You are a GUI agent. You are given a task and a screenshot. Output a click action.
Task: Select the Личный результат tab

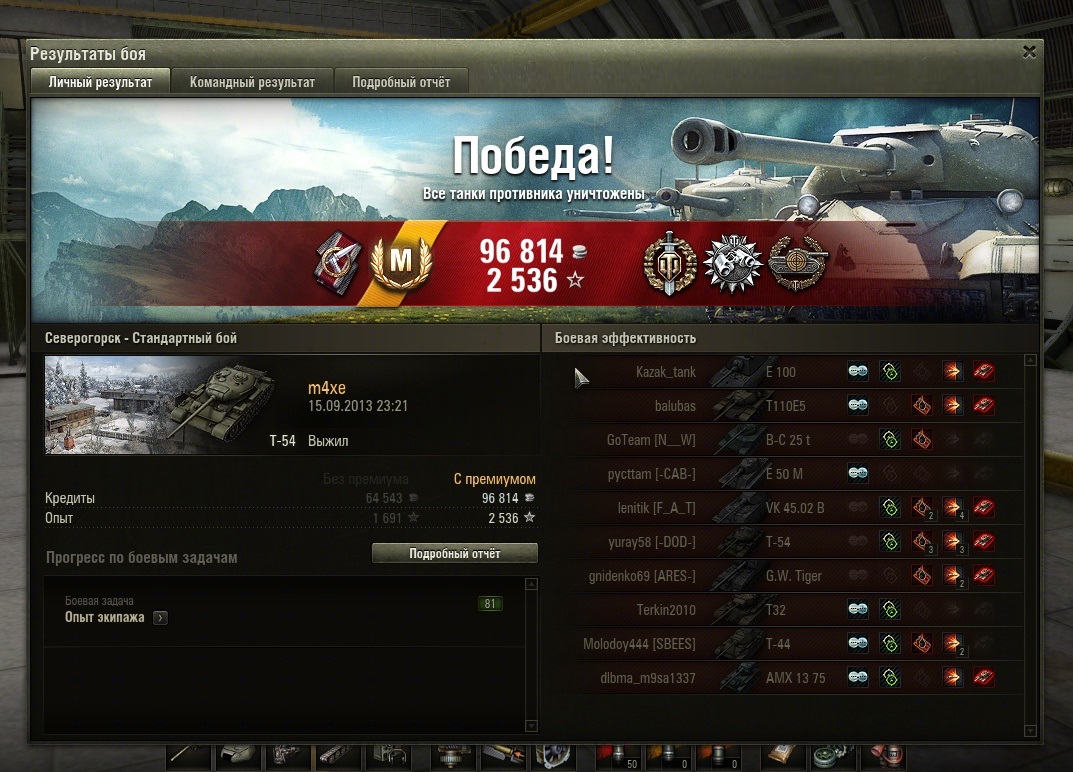(x=101, y=83)
